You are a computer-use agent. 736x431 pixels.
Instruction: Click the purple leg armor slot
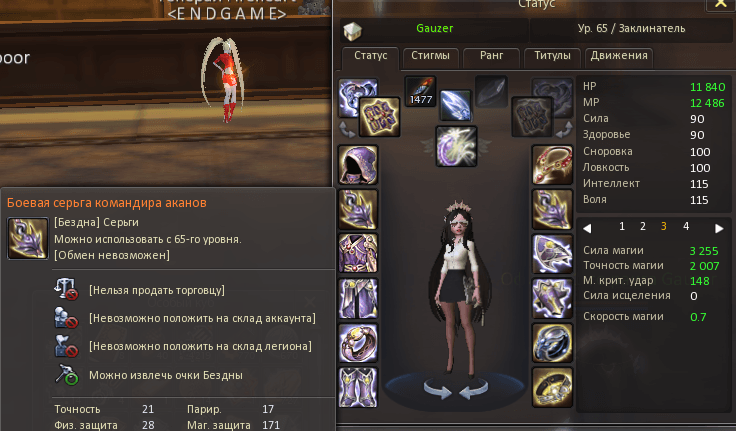[358, 296]
